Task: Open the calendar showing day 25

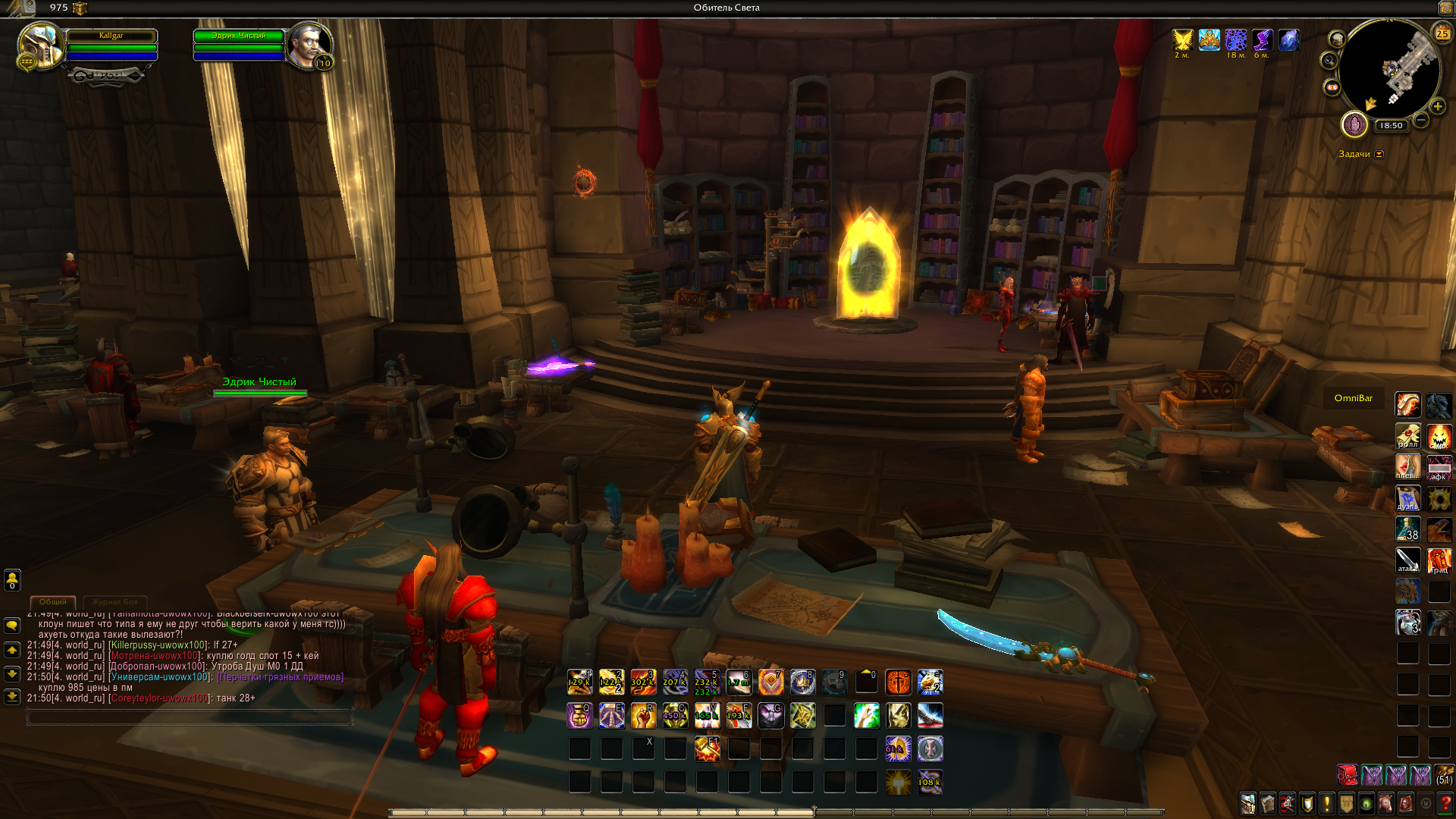Action: coord(1442,33)
